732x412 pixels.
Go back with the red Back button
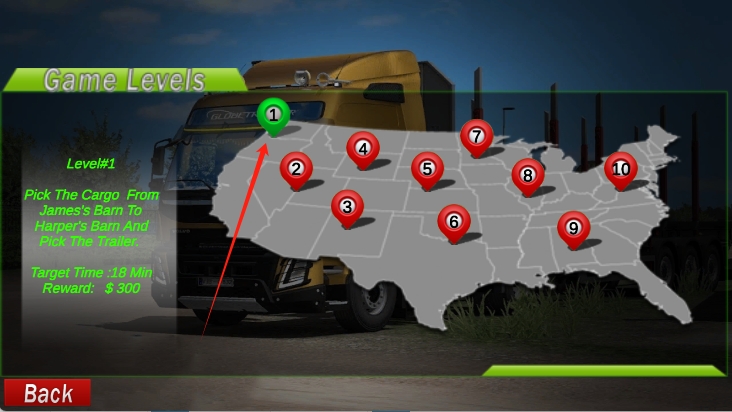47,393
